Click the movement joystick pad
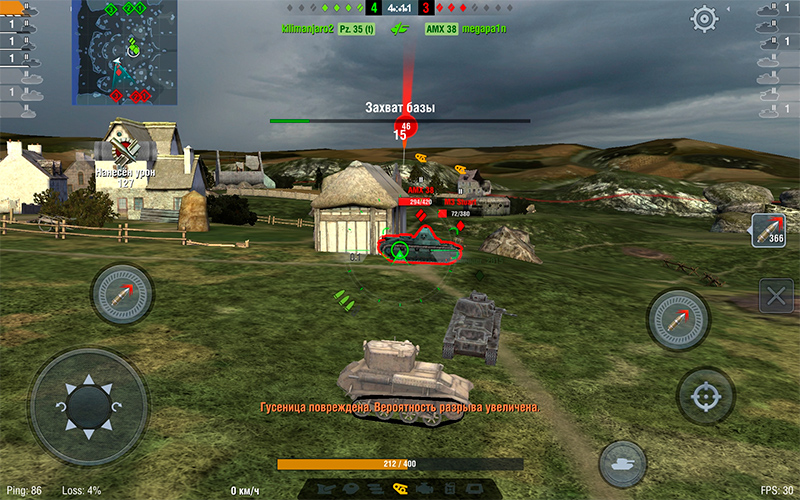 click(x=88, y=407)
